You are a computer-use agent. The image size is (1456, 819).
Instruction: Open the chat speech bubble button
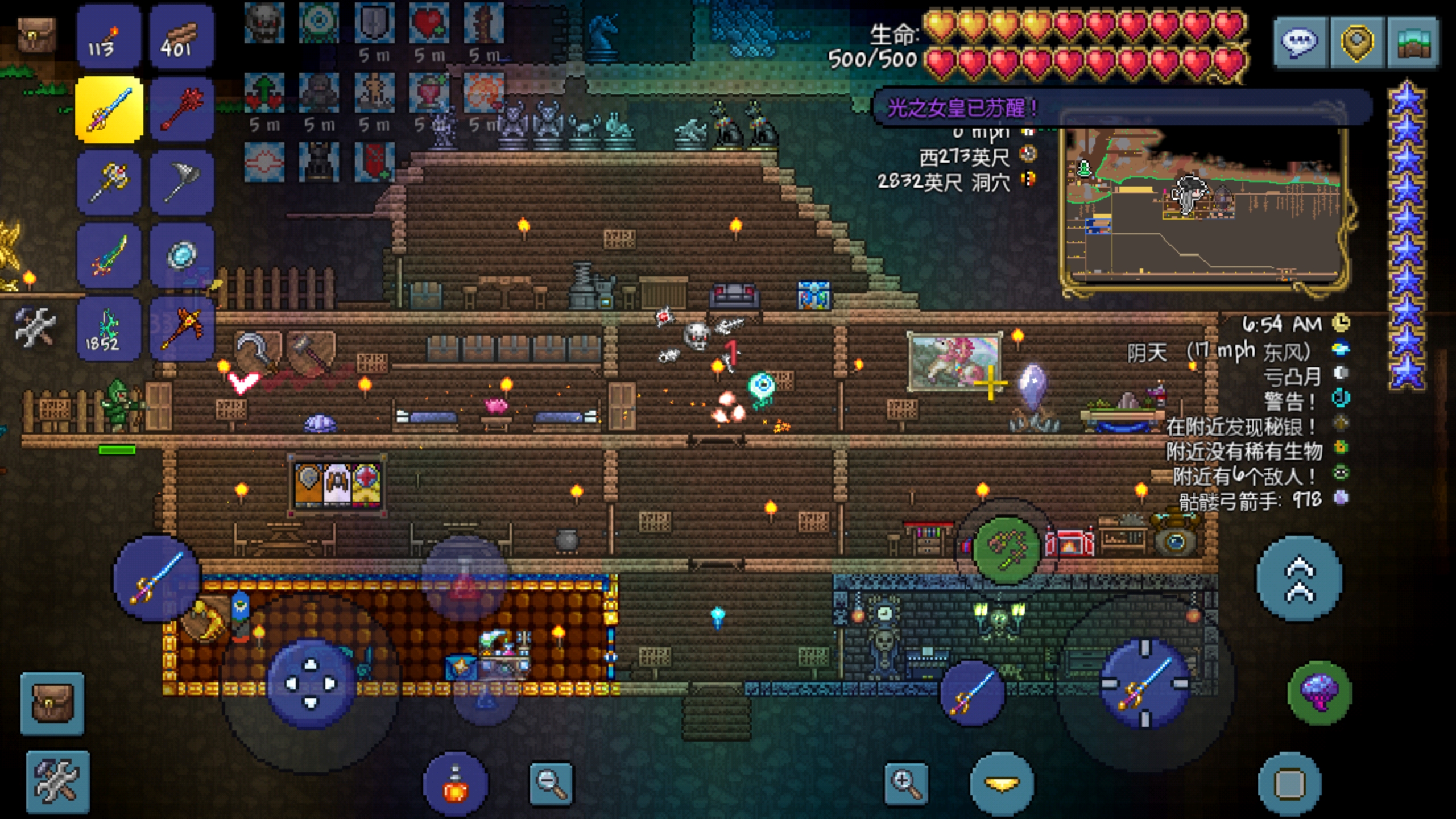point(1301,43)
